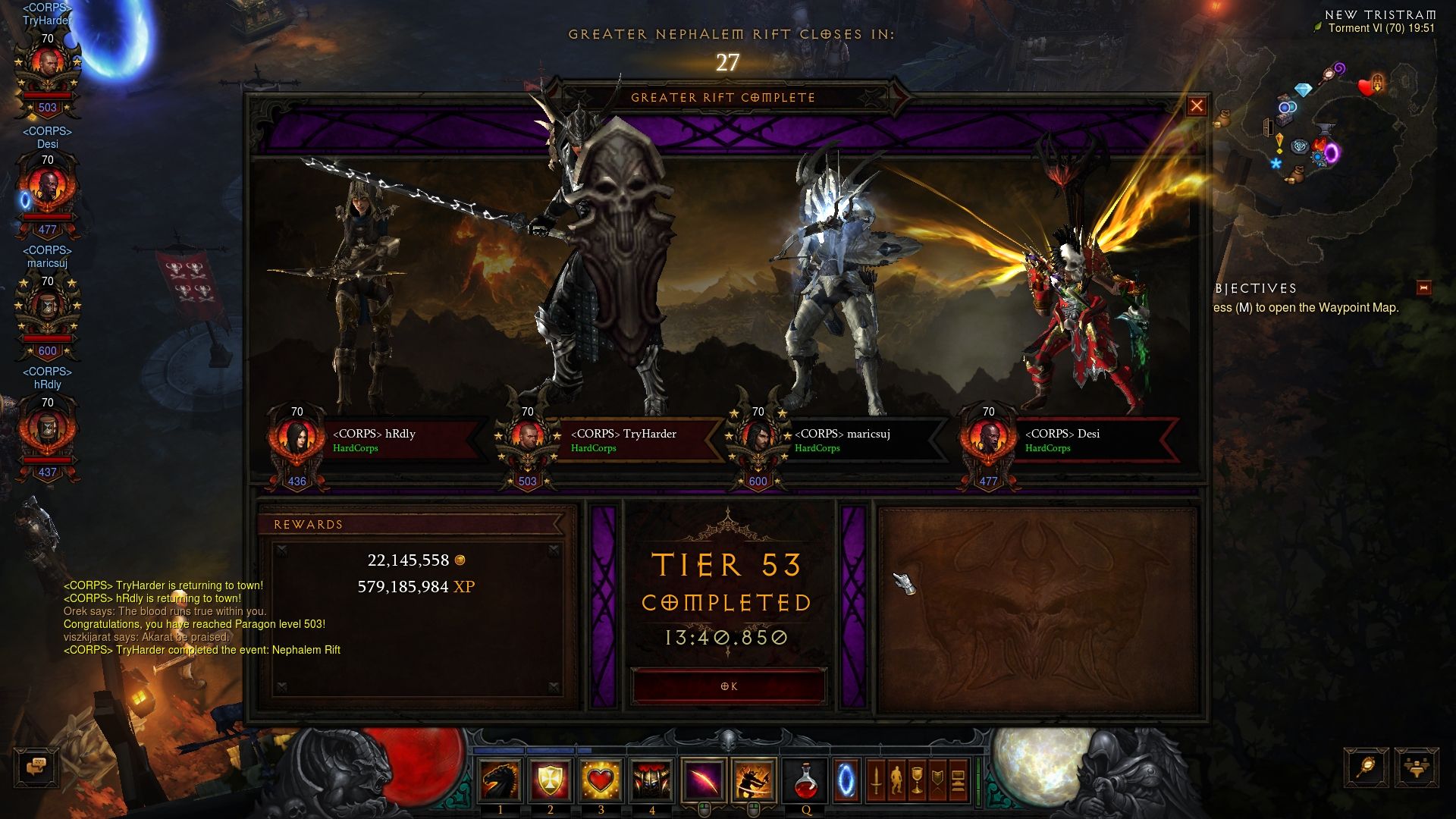Close the Greater Rift Complete window
Viewport: 1456px width, 819px height.
coord(1196,106)
